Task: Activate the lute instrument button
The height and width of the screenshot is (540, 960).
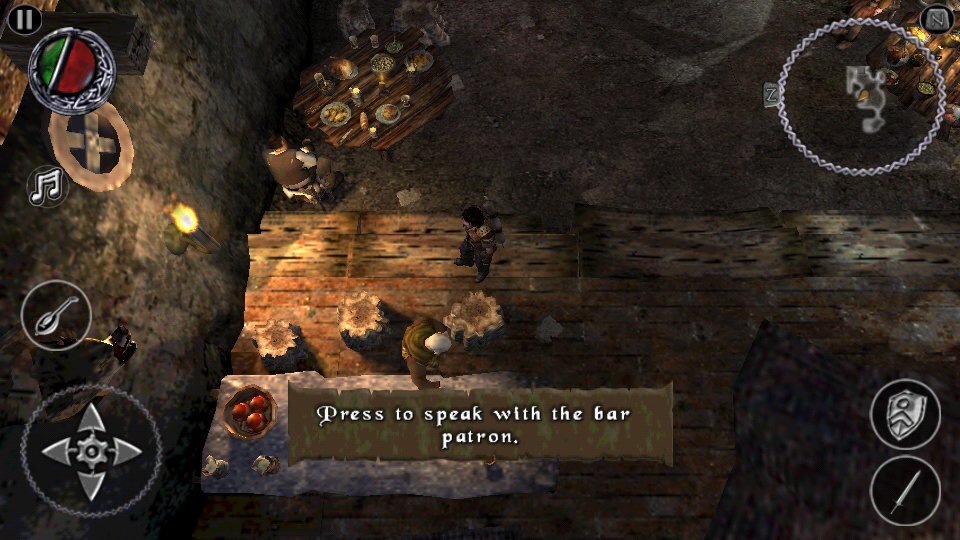Action: [56, 316]
